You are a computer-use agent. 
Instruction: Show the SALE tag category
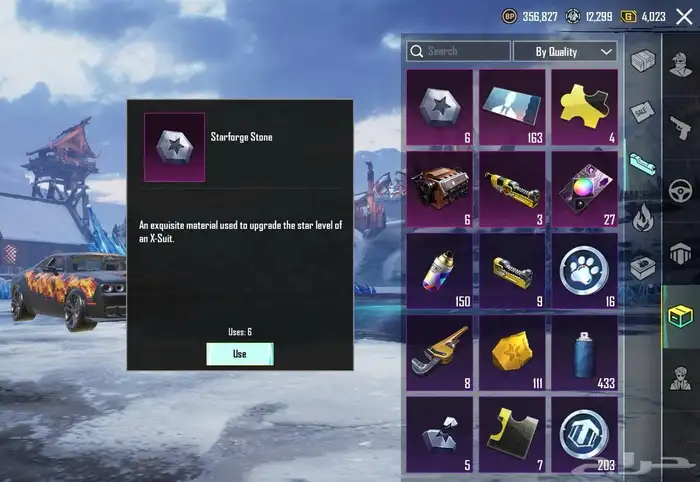click(x=641, y=110)
